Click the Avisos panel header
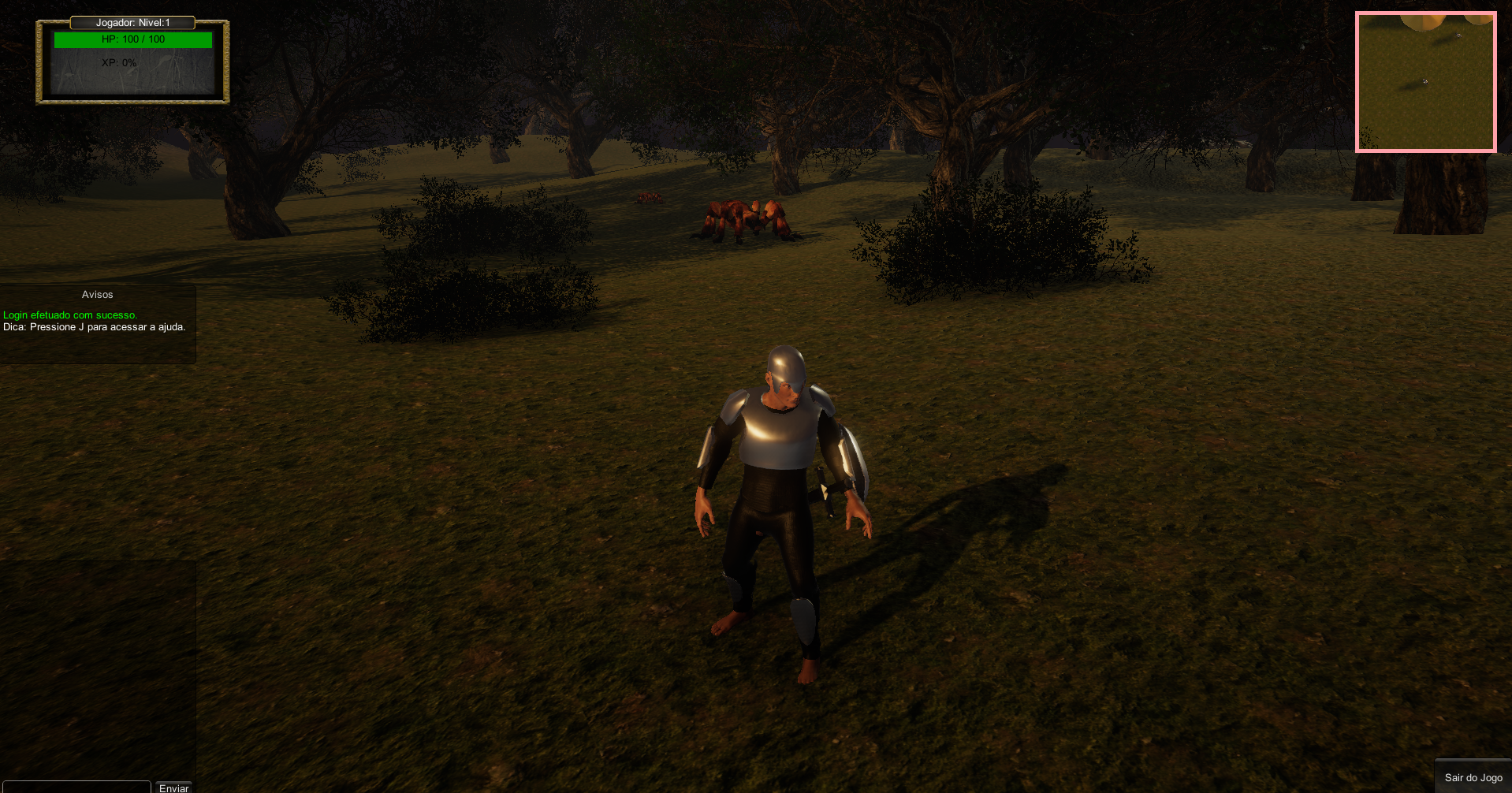 tap(97, 294)
